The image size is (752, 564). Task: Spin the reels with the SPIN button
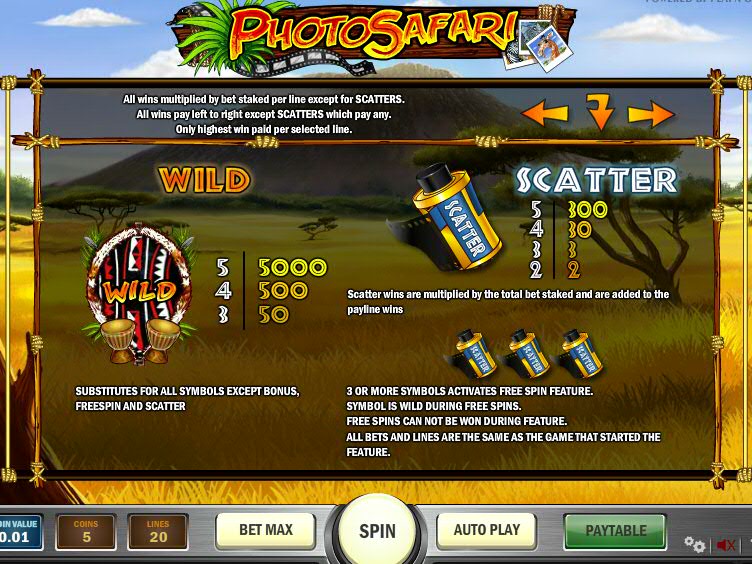377,530
